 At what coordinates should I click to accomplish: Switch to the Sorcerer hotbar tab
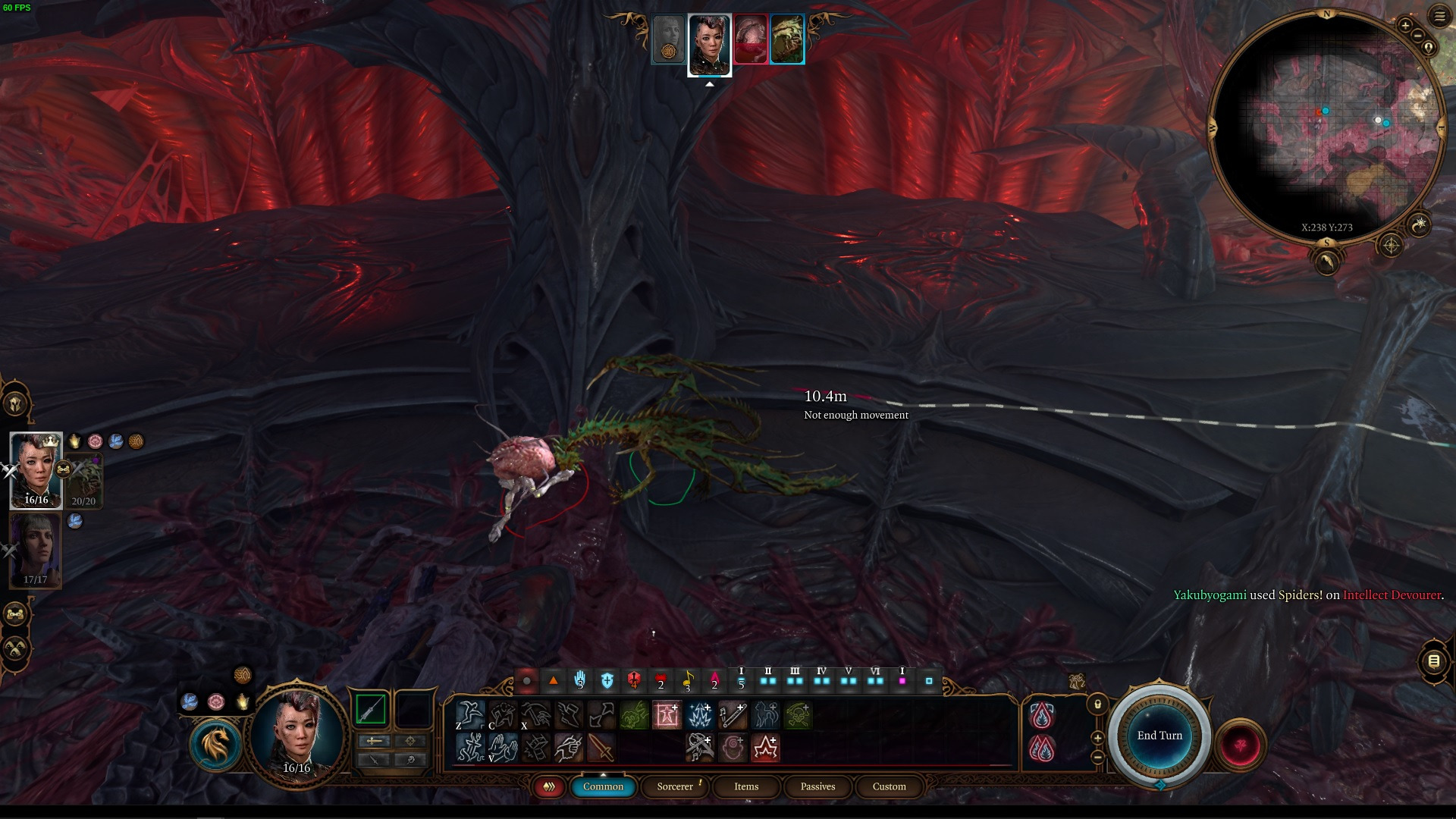675,786
